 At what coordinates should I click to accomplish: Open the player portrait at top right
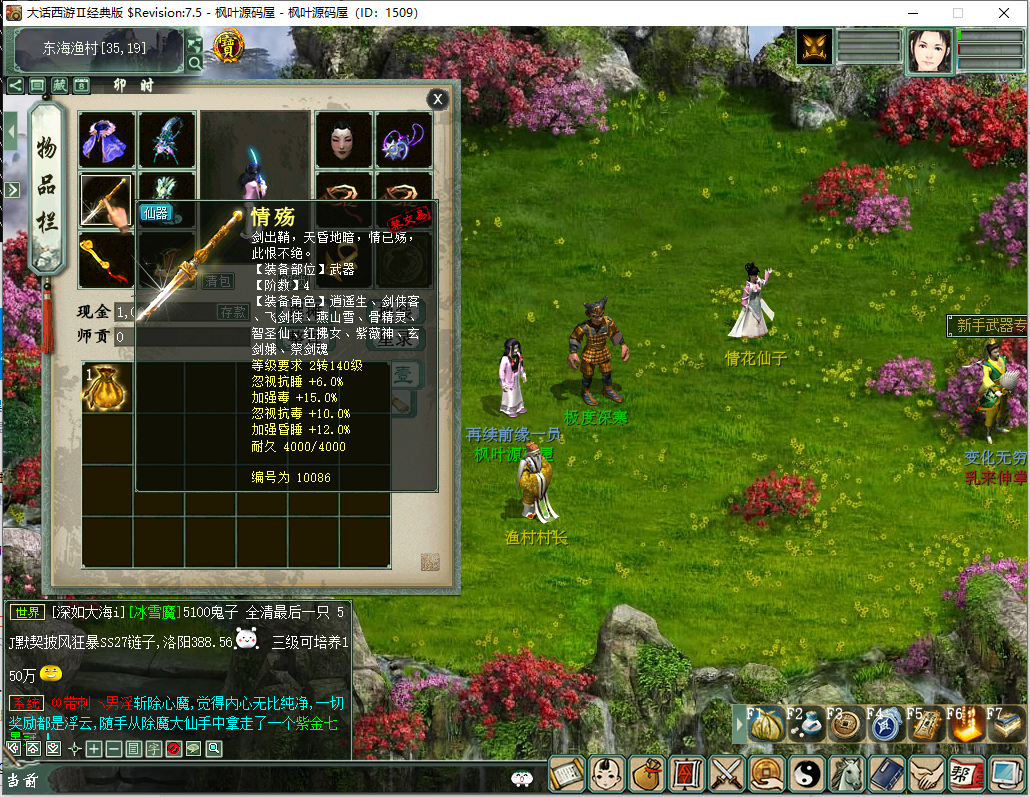click(929, 50)
